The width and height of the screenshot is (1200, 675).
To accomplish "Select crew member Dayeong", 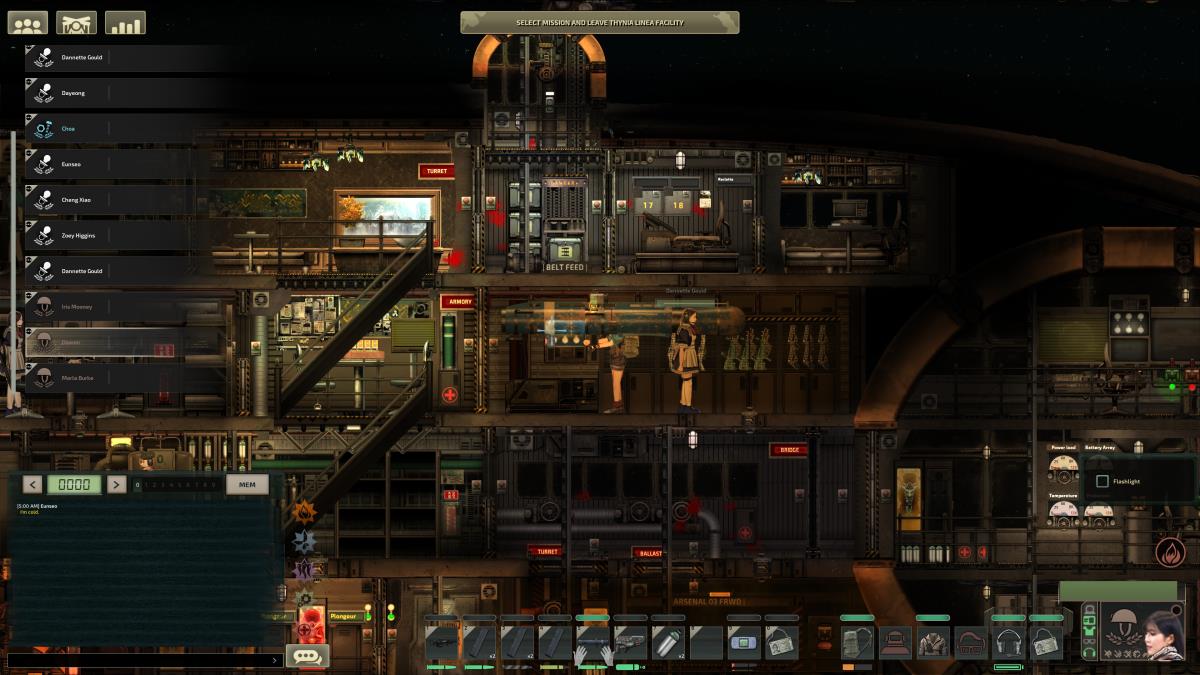I will 120,93.
